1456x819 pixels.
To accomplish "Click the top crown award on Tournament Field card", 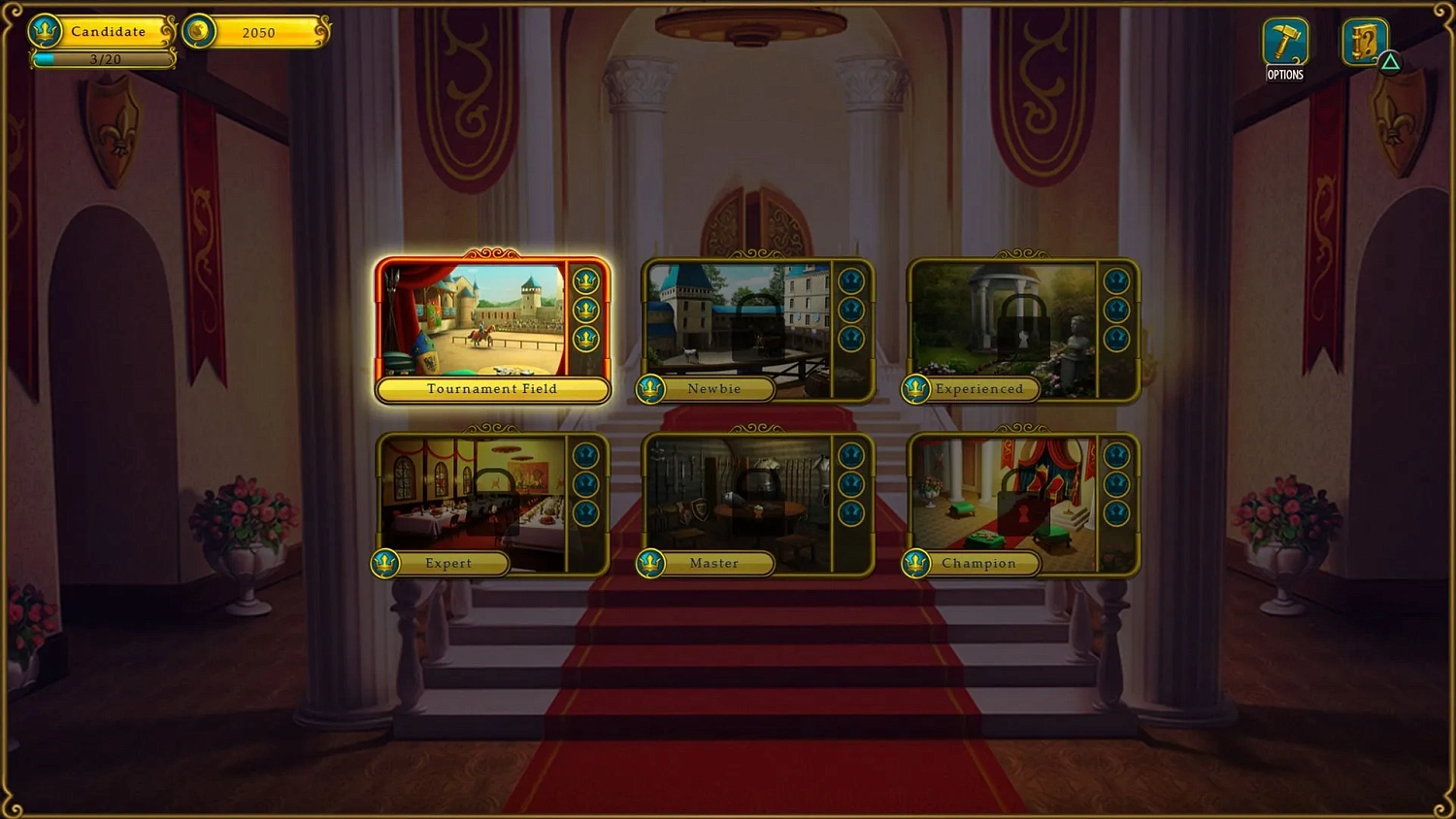I will pos(585,279).
